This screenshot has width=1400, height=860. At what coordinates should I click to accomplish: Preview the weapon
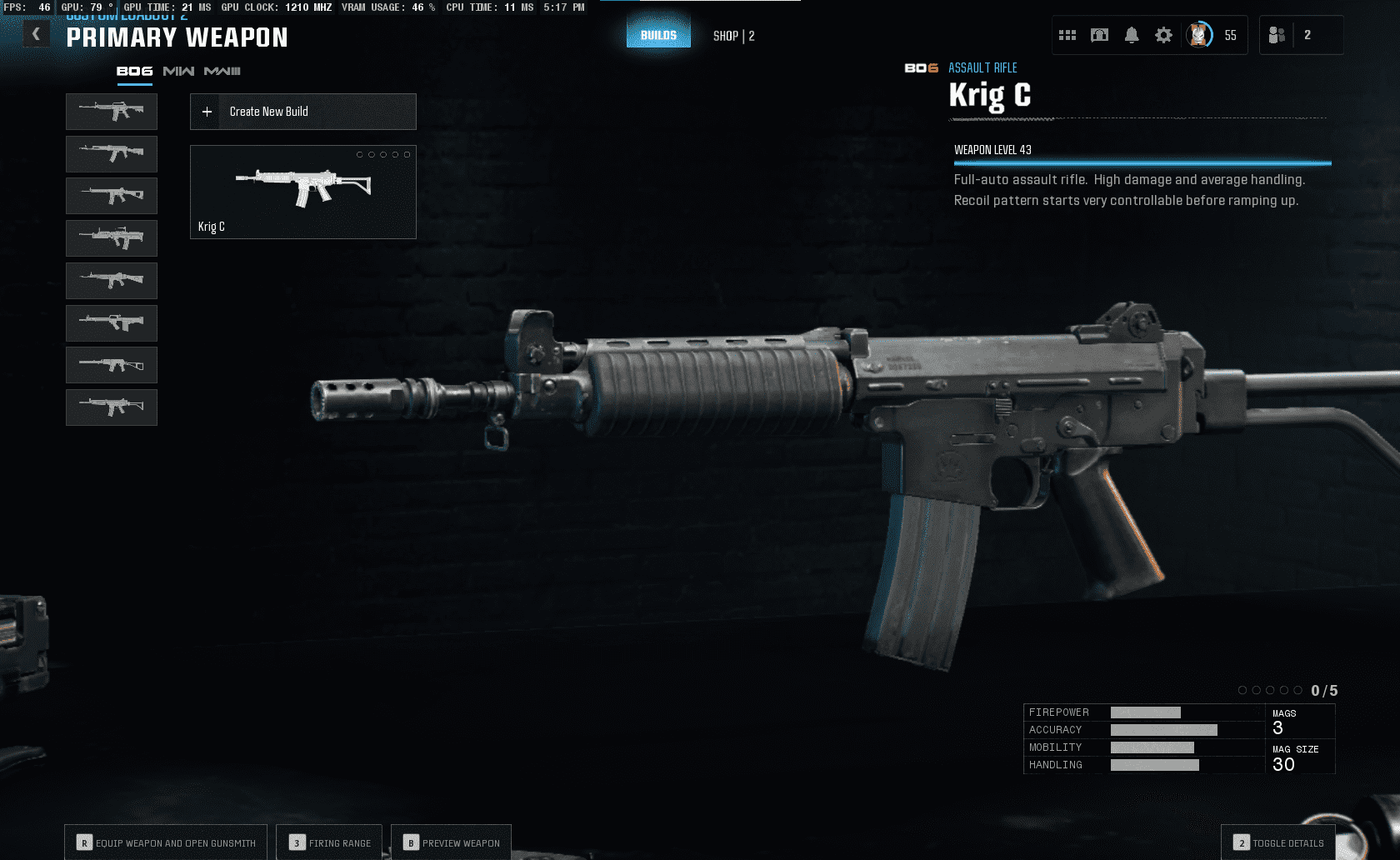[451, 842]
